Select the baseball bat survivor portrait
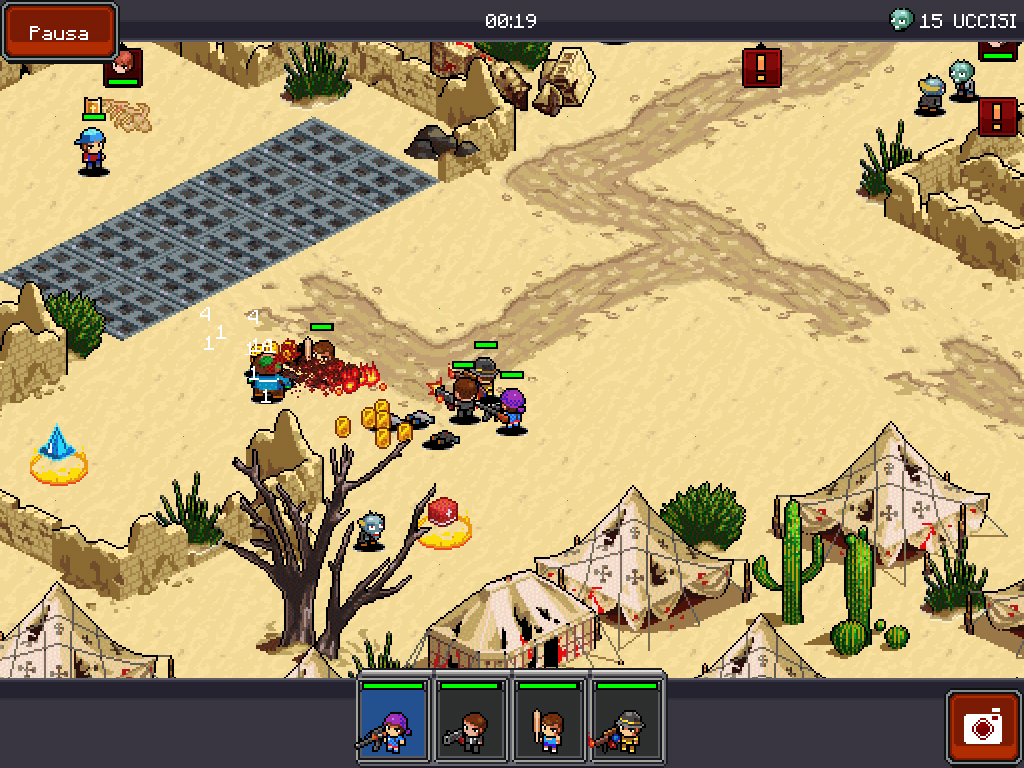1024x768 pixels. click(x=549, y=722)
